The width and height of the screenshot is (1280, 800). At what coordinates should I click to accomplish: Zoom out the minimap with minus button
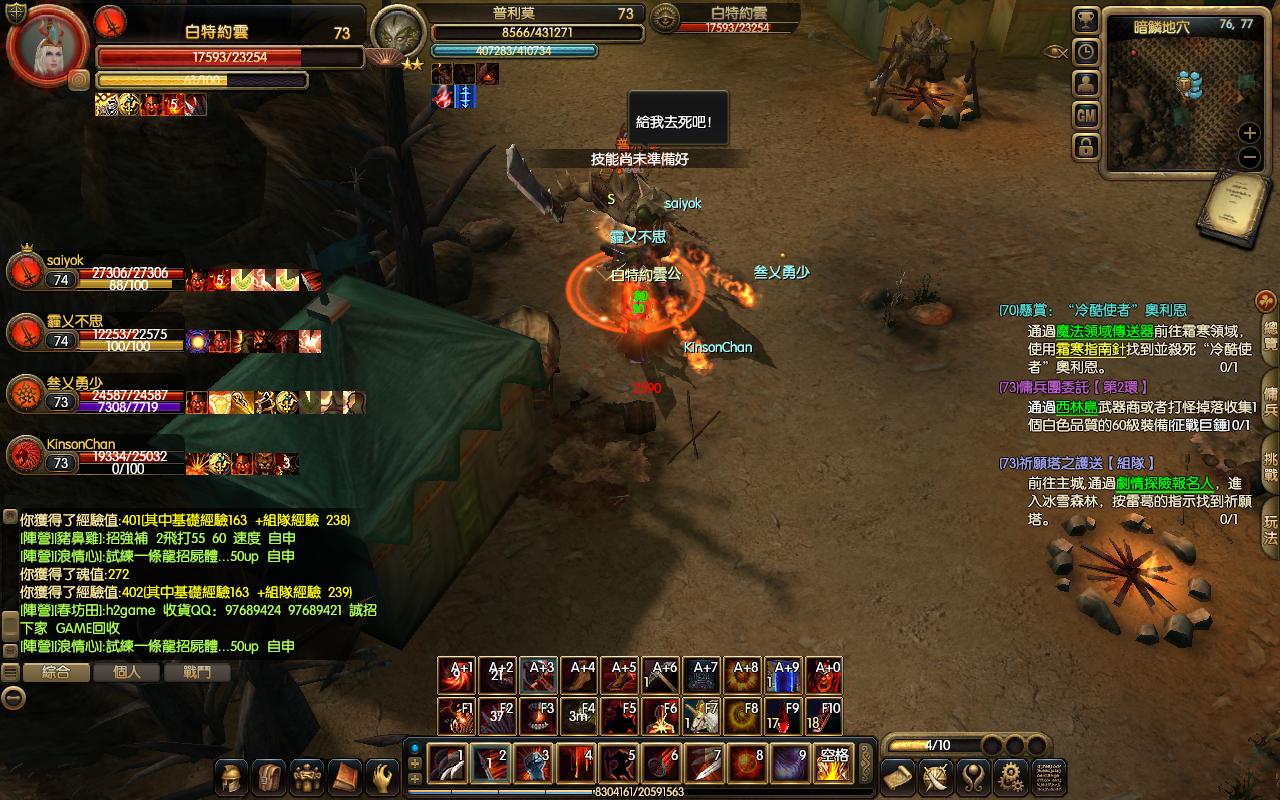(1249, 157)
